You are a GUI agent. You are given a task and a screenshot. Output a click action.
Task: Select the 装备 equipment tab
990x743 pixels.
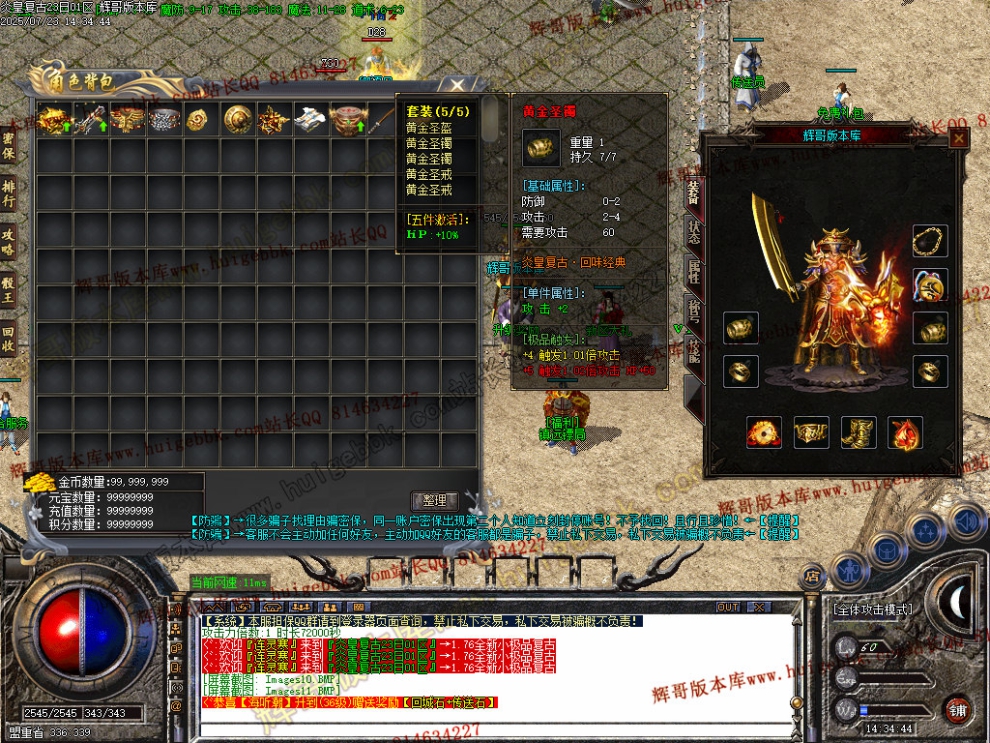click(x=693, y=191)
